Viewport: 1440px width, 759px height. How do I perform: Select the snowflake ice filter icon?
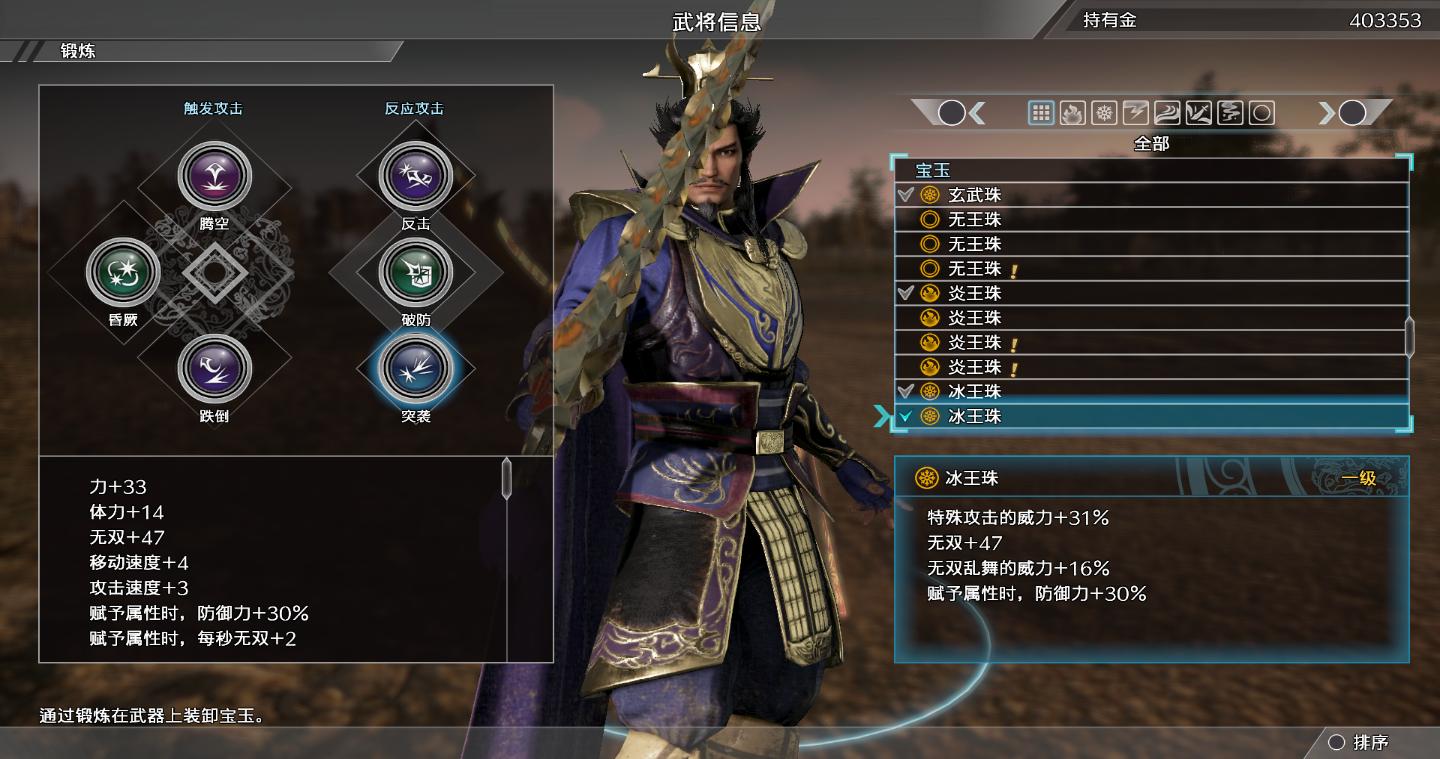tap(1103, 113)
